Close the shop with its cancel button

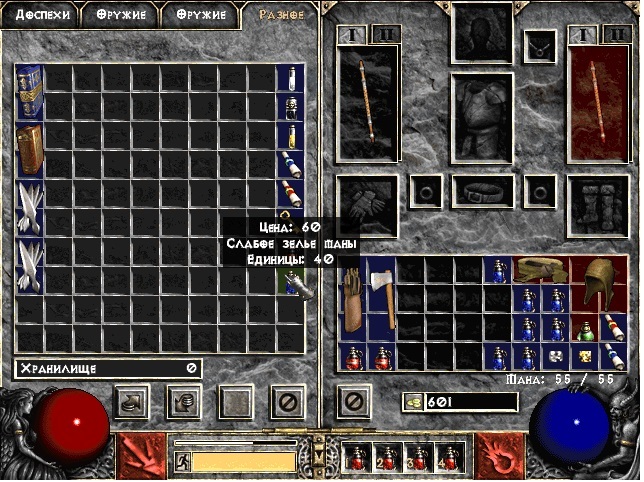(x=286, y=403)
